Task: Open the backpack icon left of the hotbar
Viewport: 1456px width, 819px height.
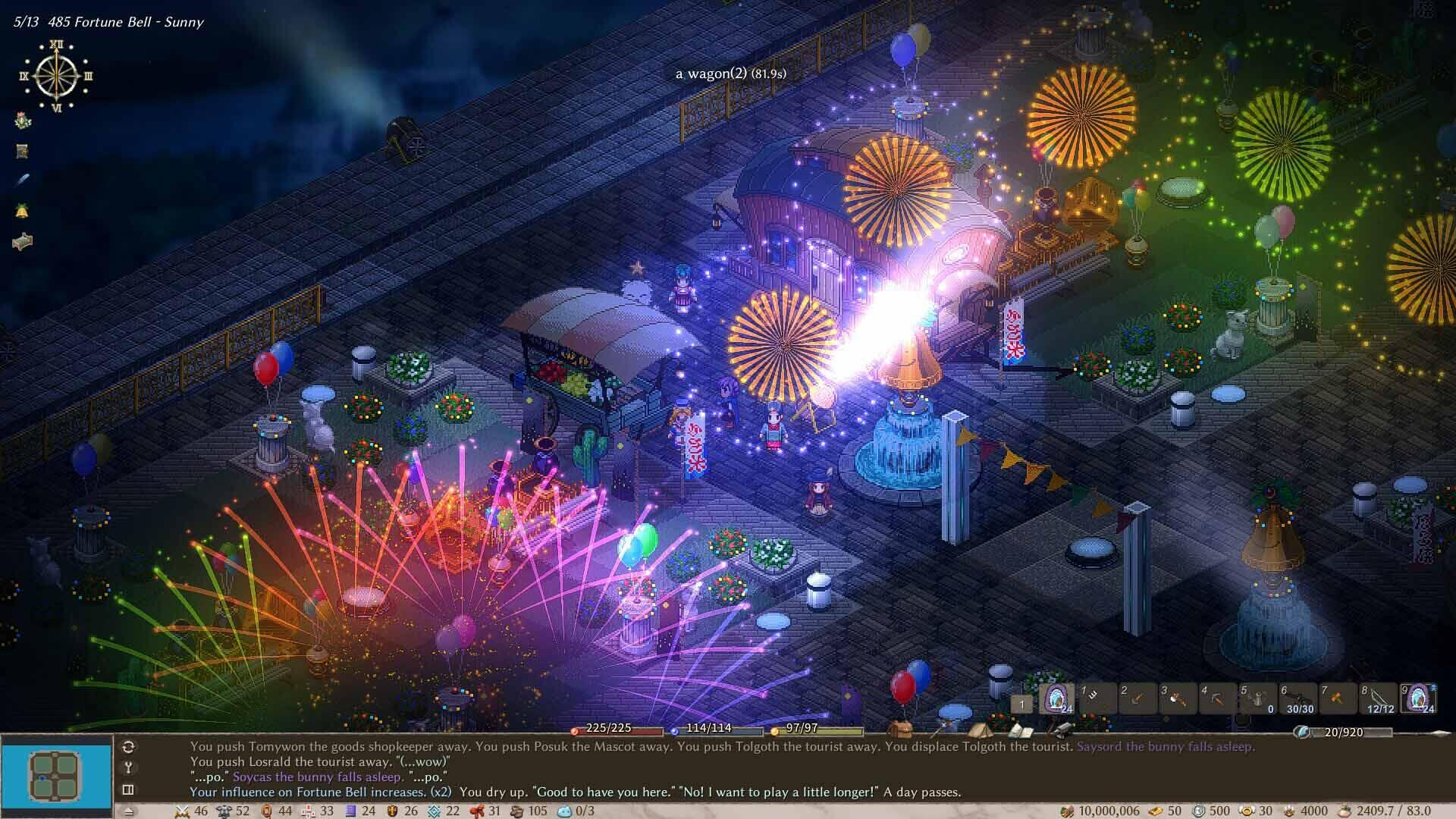Action: click(x=901, y=730)
